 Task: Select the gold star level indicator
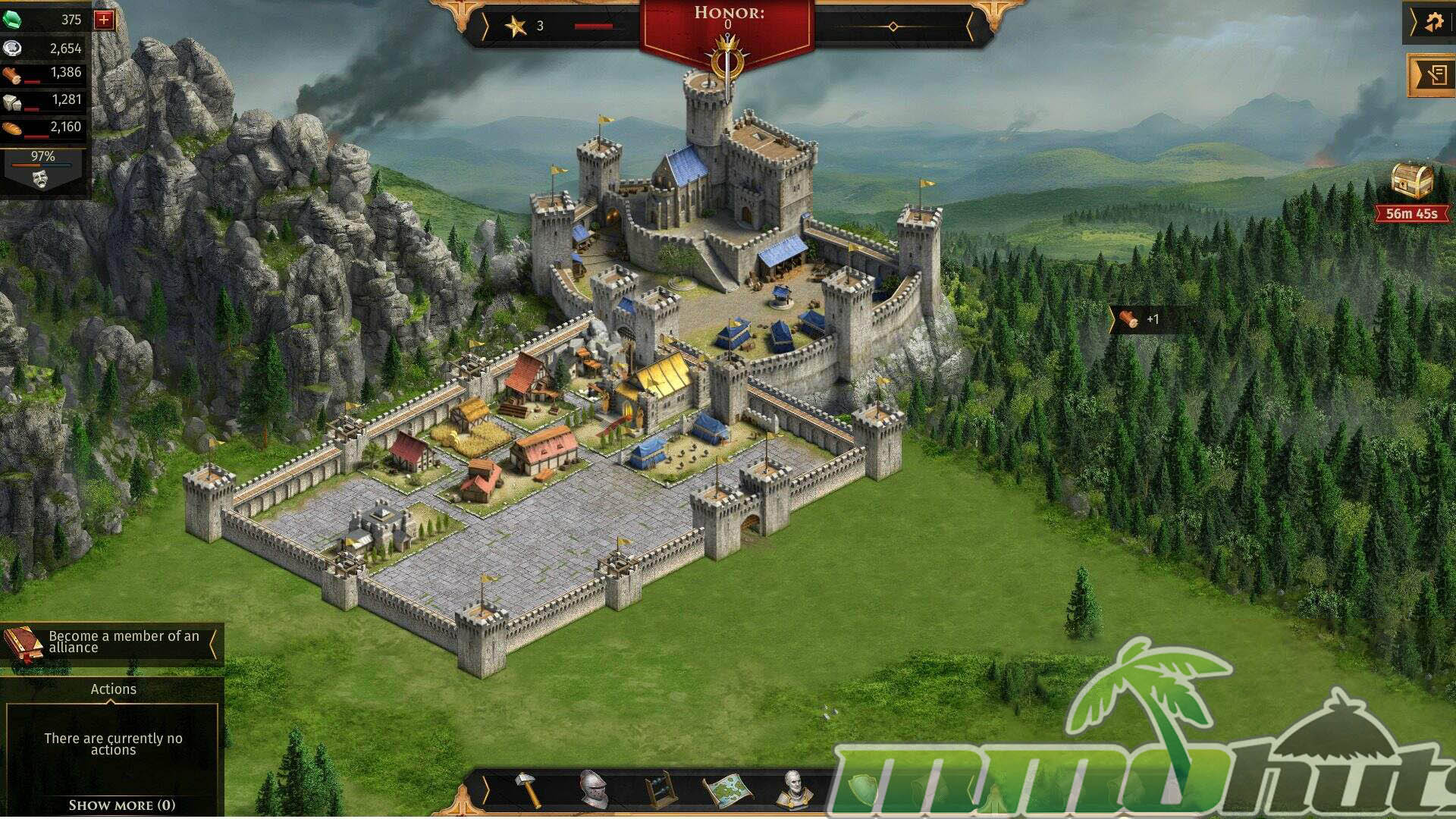(516, 27)
